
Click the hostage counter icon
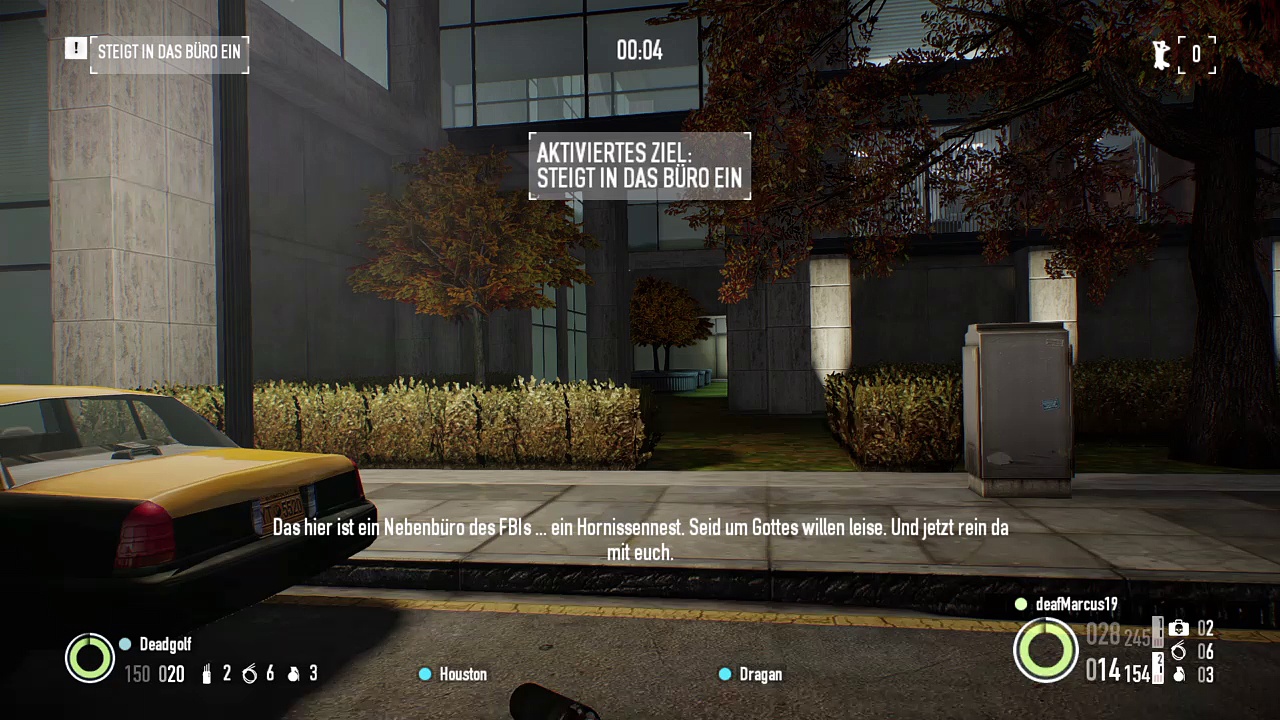pyautogui.click(x=1160, y=55)
